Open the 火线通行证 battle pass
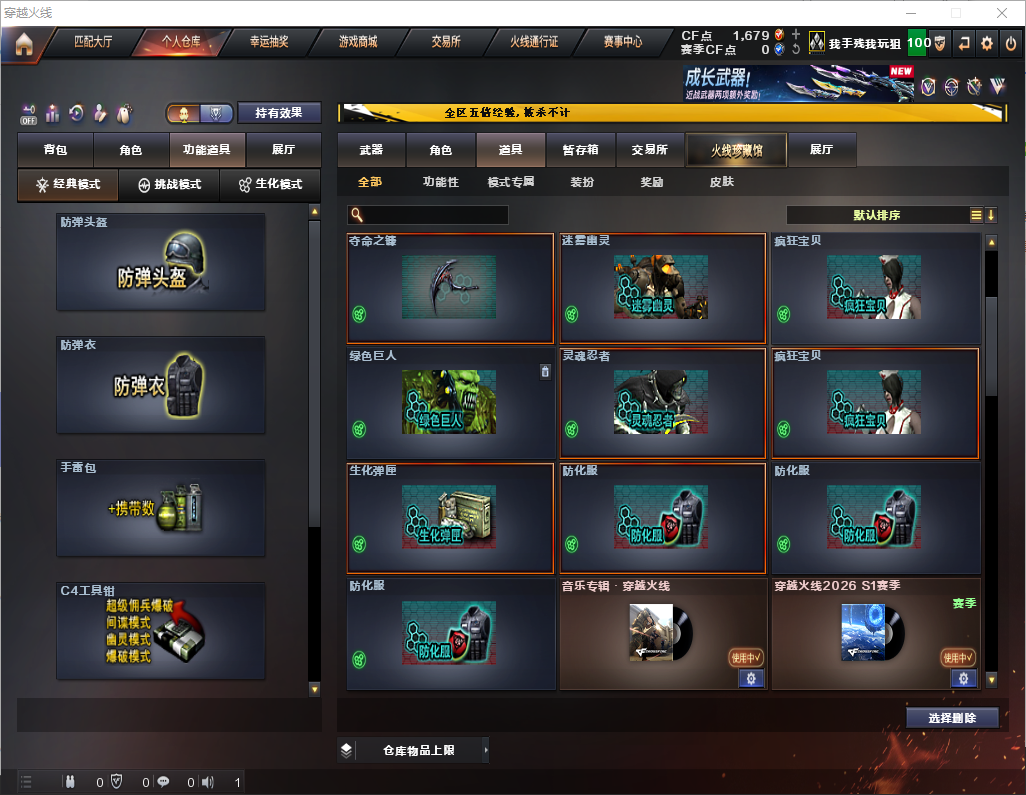The width and height of the screenshot is (1026, 795). pos(534,42)
